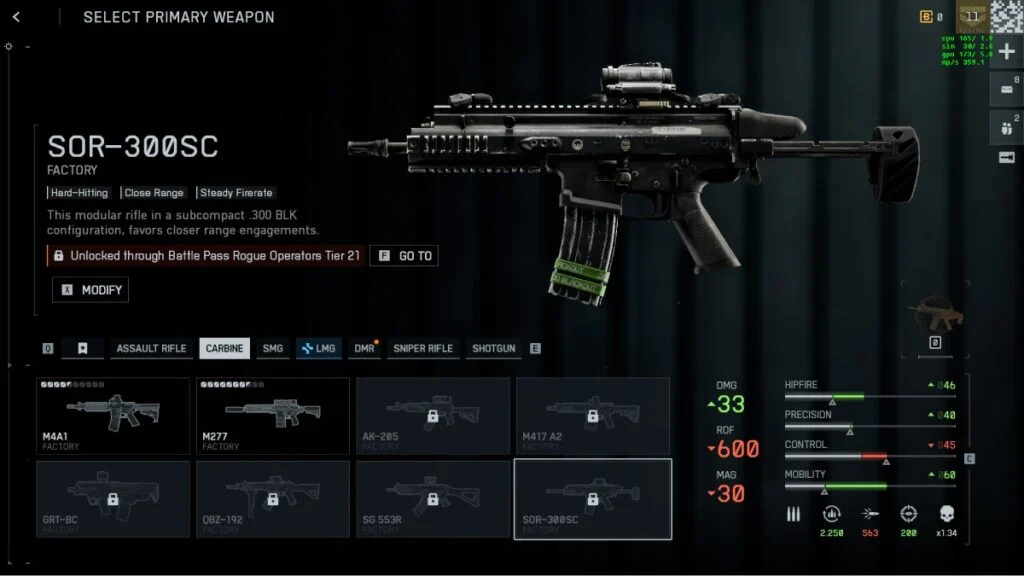Choose the M4A1 carbine tile
Viewport: 1024px width, 576px height.
(113, 415)
